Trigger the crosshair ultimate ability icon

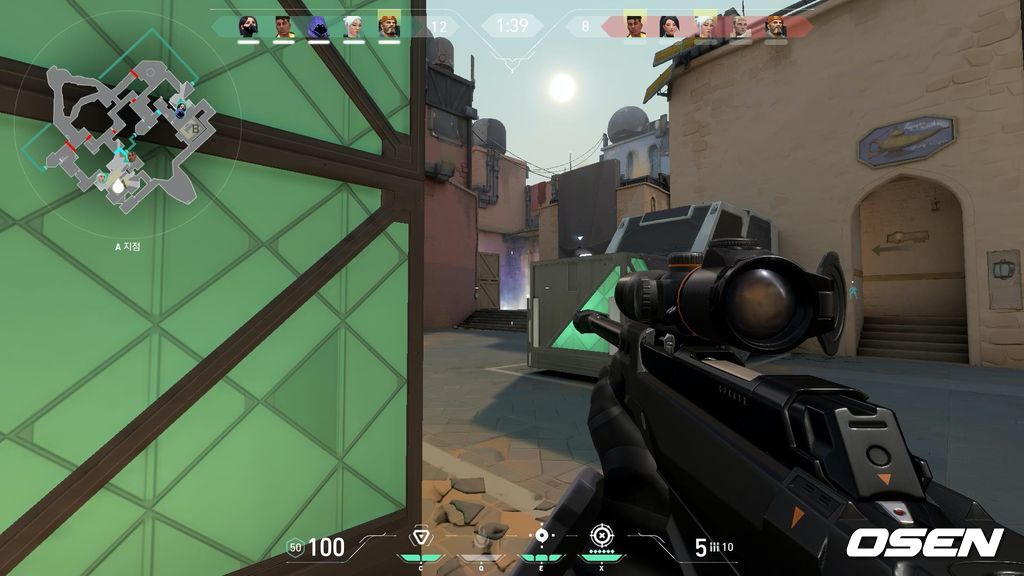point(600,537)
